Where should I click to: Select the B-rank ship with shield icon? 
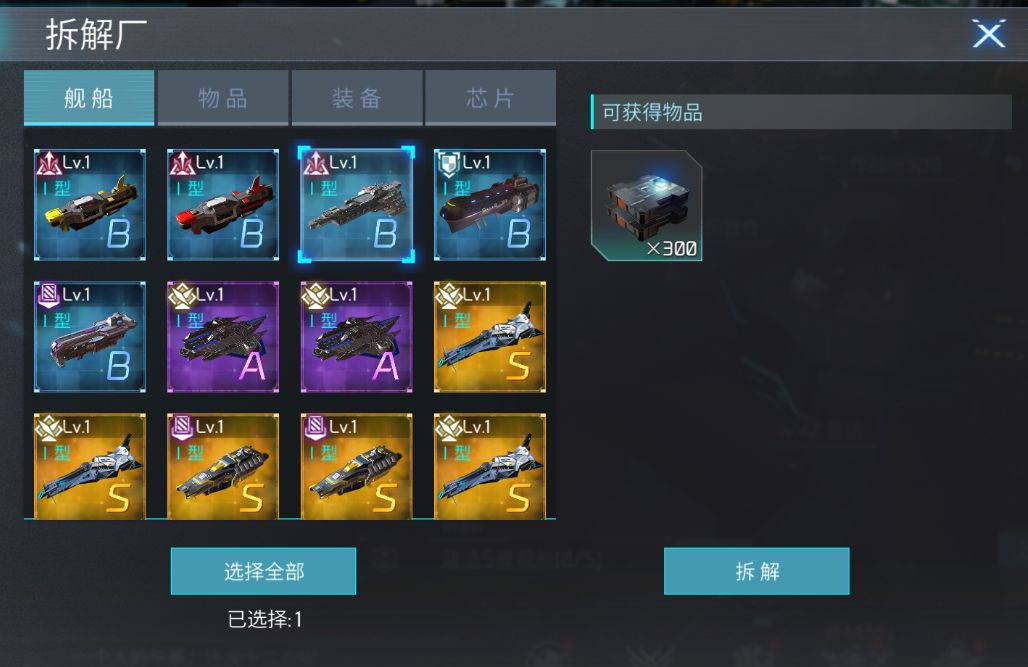[x=490, y=205]
